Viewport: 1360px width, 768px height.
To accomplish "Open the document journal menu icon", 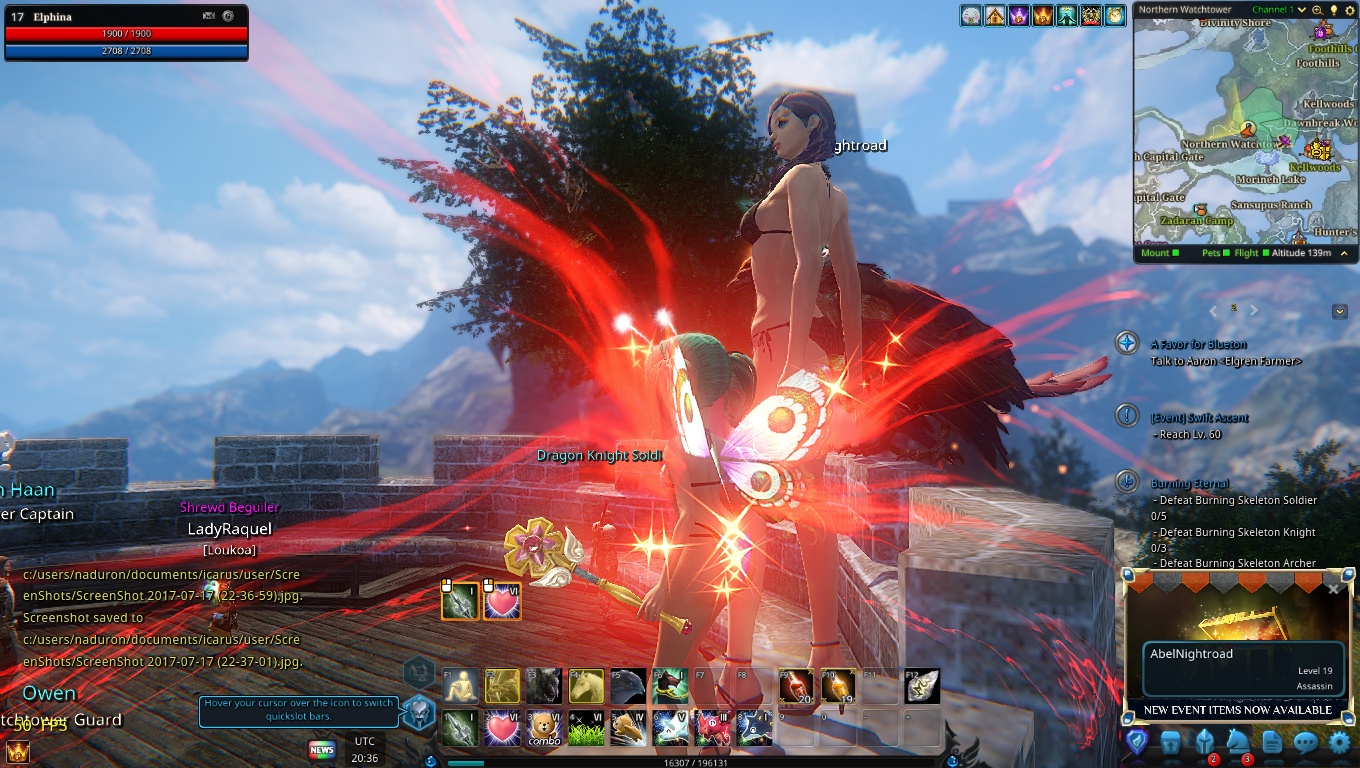I will tap(1271, 743).
